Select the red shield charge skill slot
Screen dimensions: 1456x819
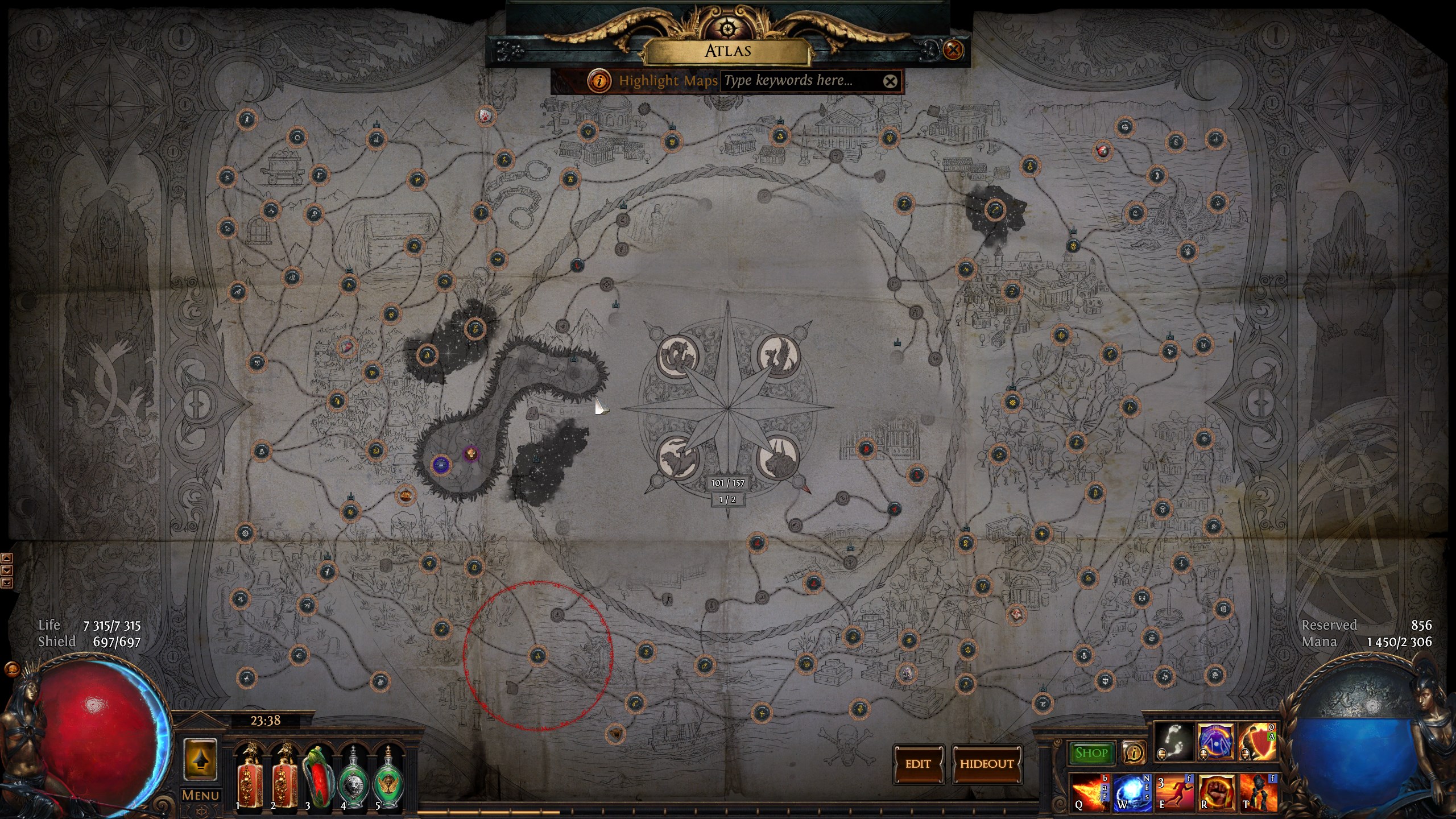pos(1257,742)
